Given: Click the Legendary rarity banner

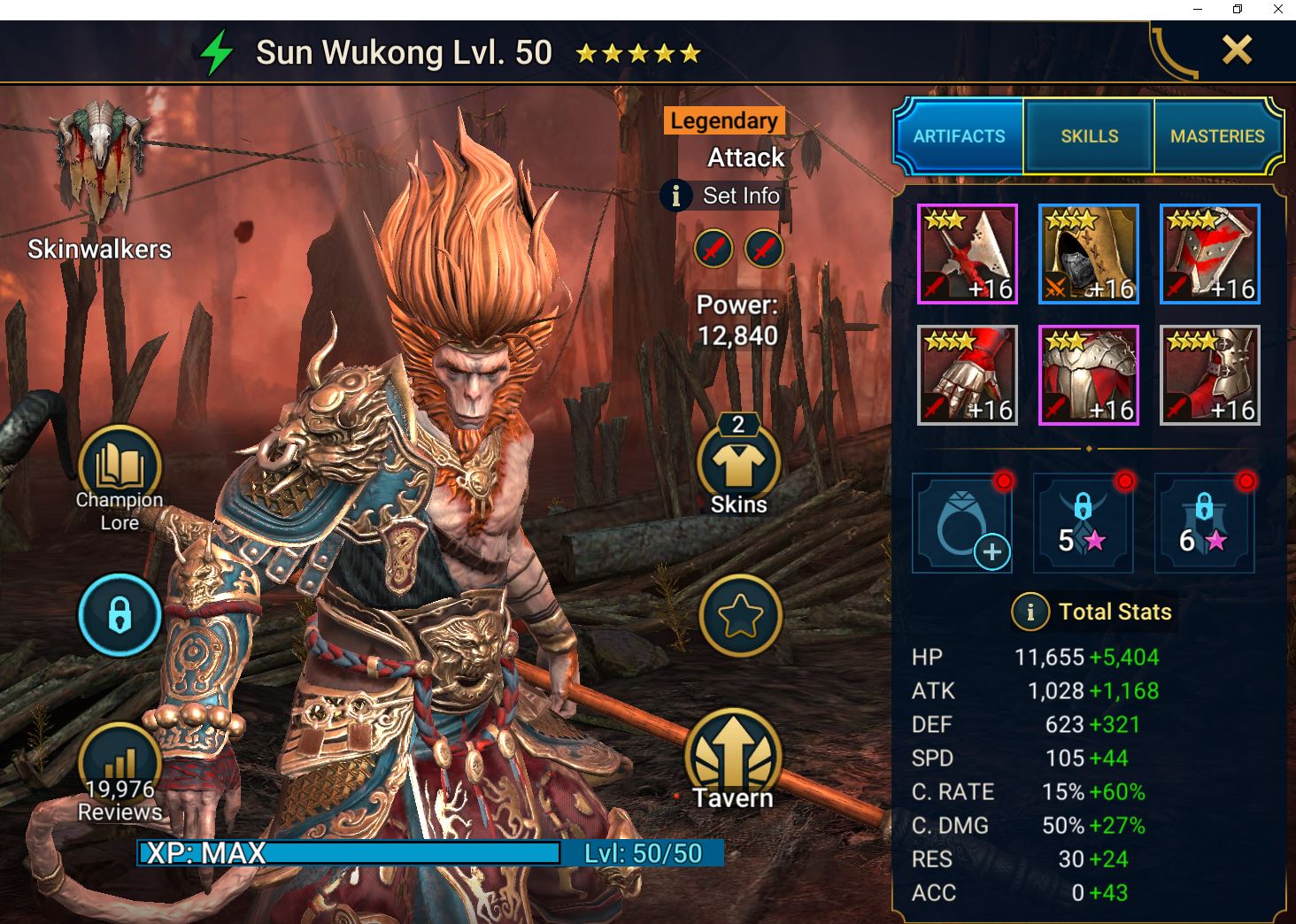Looking at the screenshot, I should [722, 120].
